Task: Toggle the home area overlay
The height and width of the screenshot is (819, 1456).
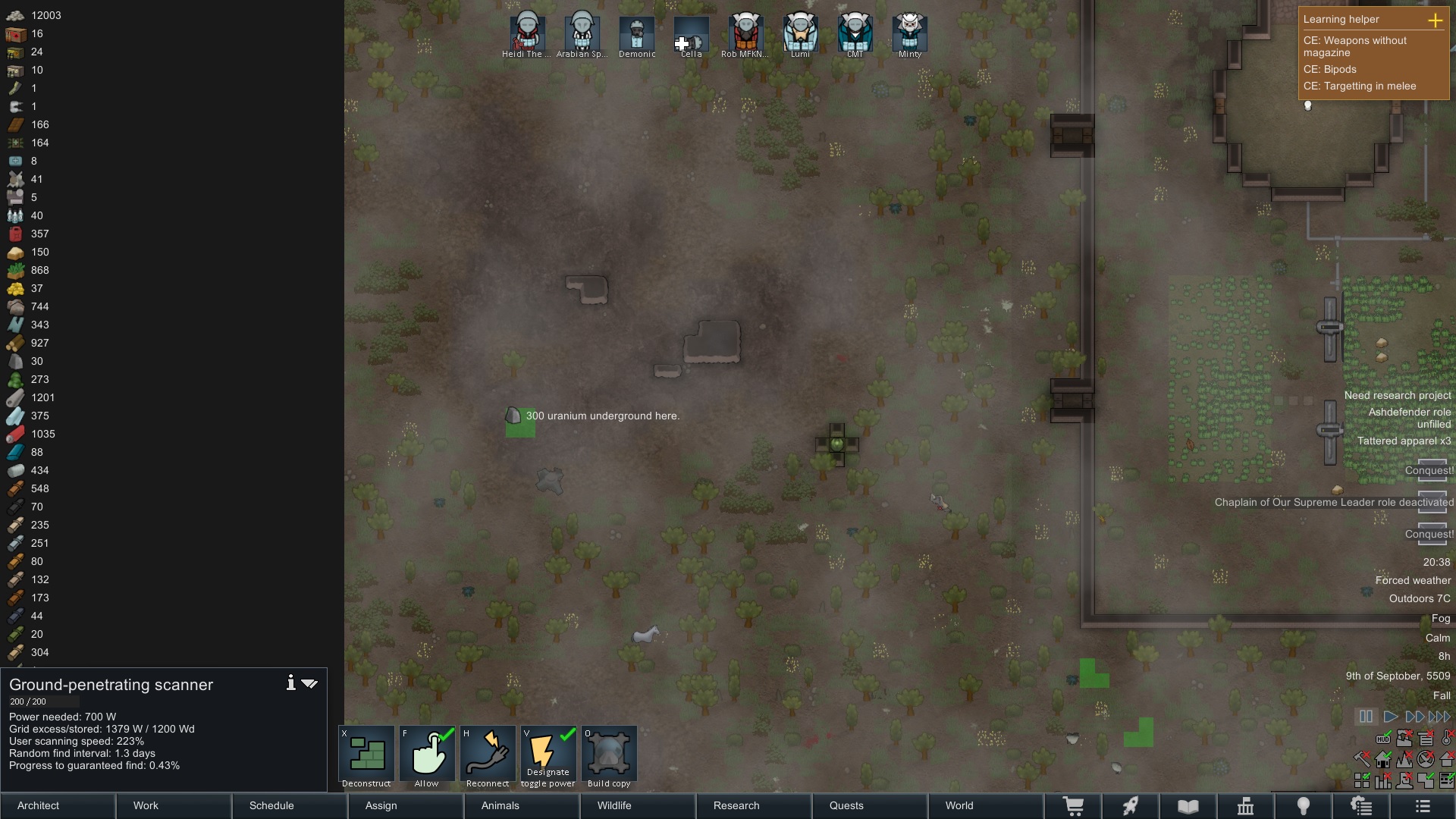Action: (x=1382, y=760)
